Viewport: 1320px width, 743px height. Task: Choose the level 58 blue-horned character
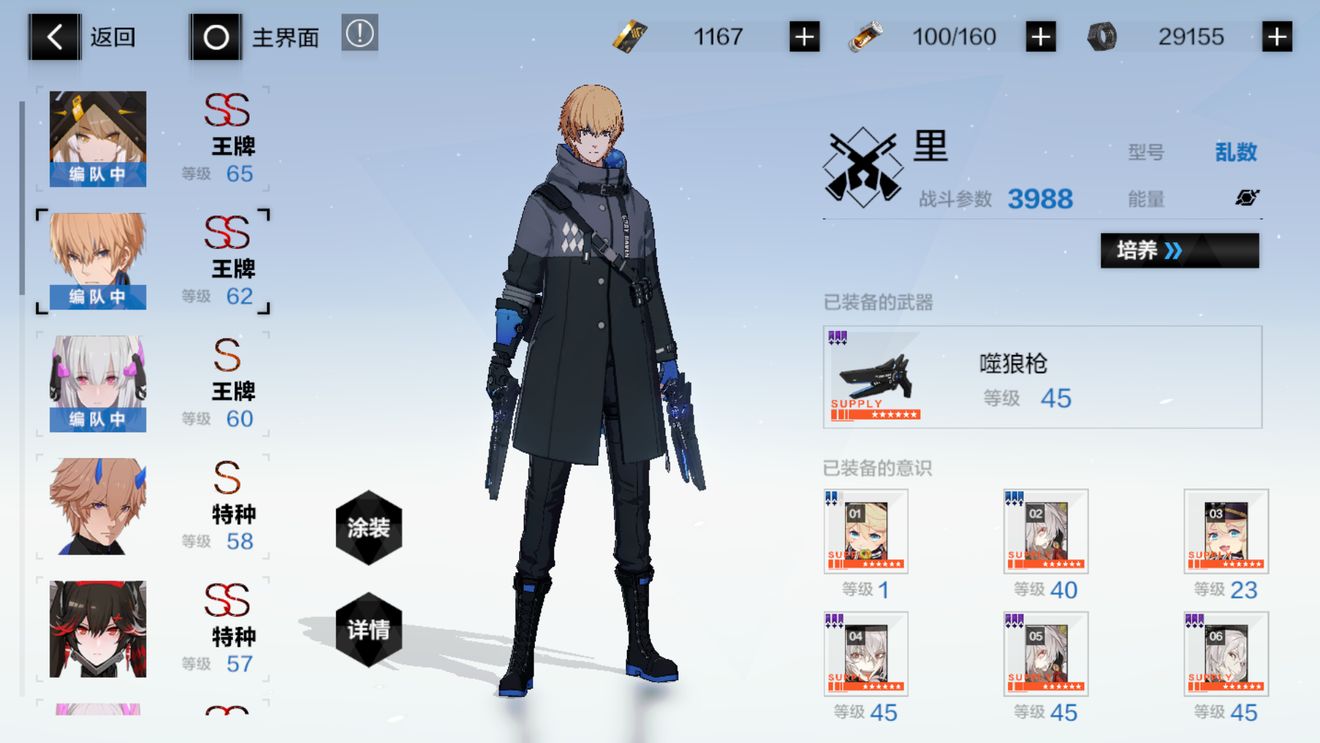click(98, 506)
